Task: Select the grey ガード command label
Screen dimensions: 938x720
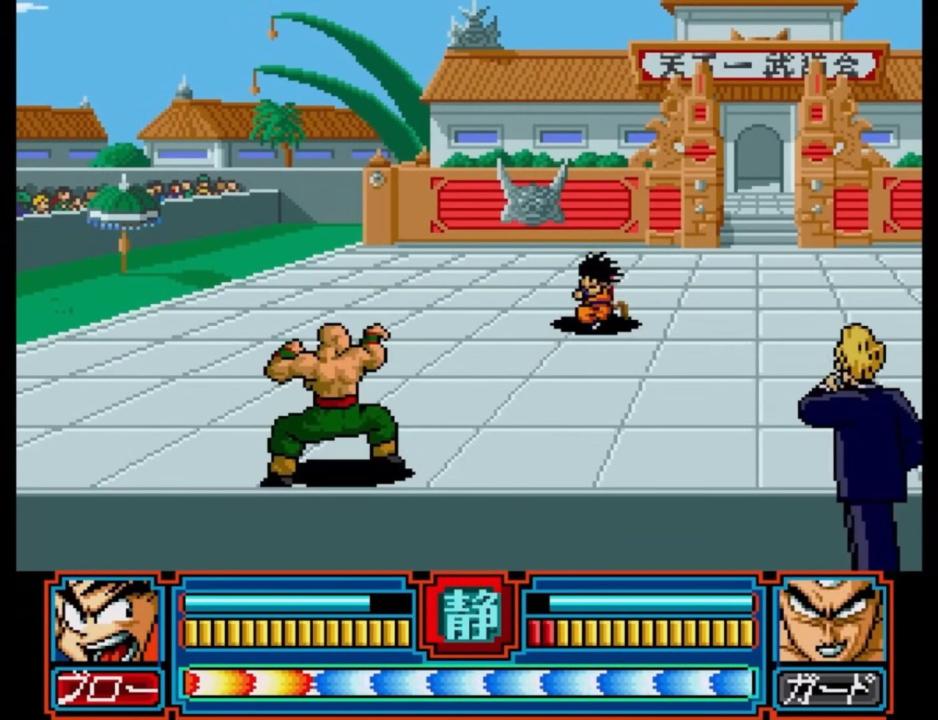Action: pos(830,689)
